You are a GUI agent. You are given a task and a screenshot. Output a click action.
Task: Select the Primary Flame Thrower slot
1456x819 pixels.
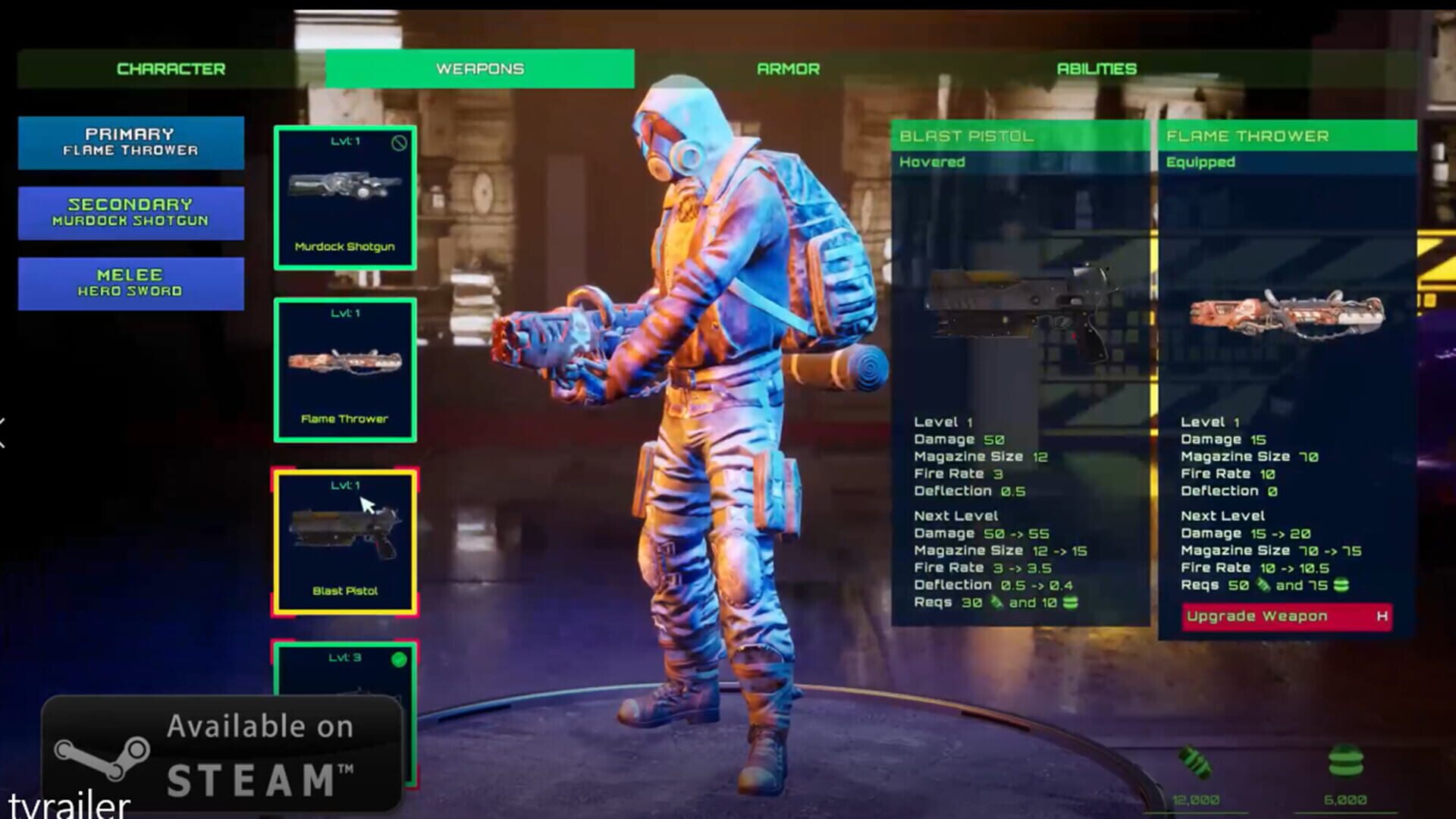click(130, 143)
